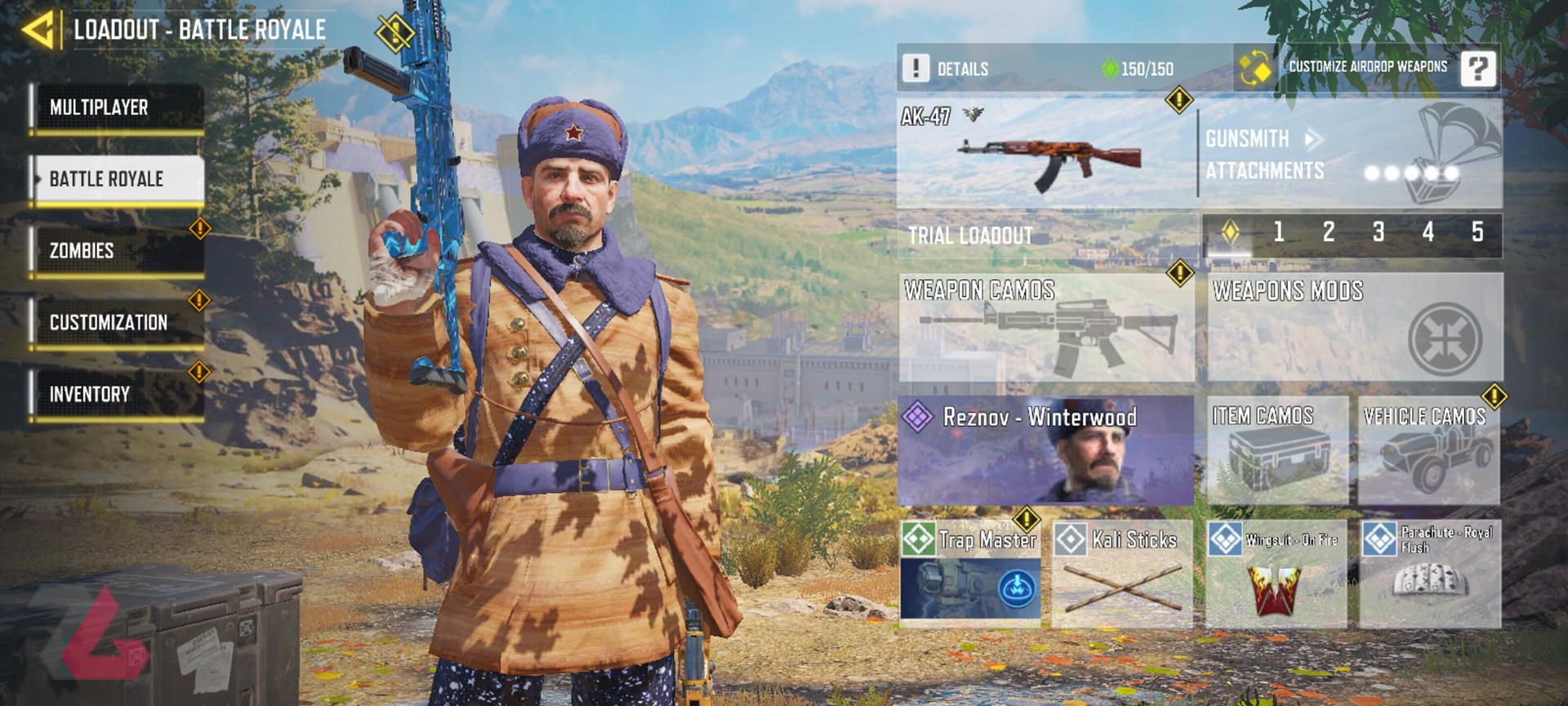This screenshot has height=706, width=1568.
Task: Open Vehicle Camos
Action: pyautogui.click(x=1429, y=450)
